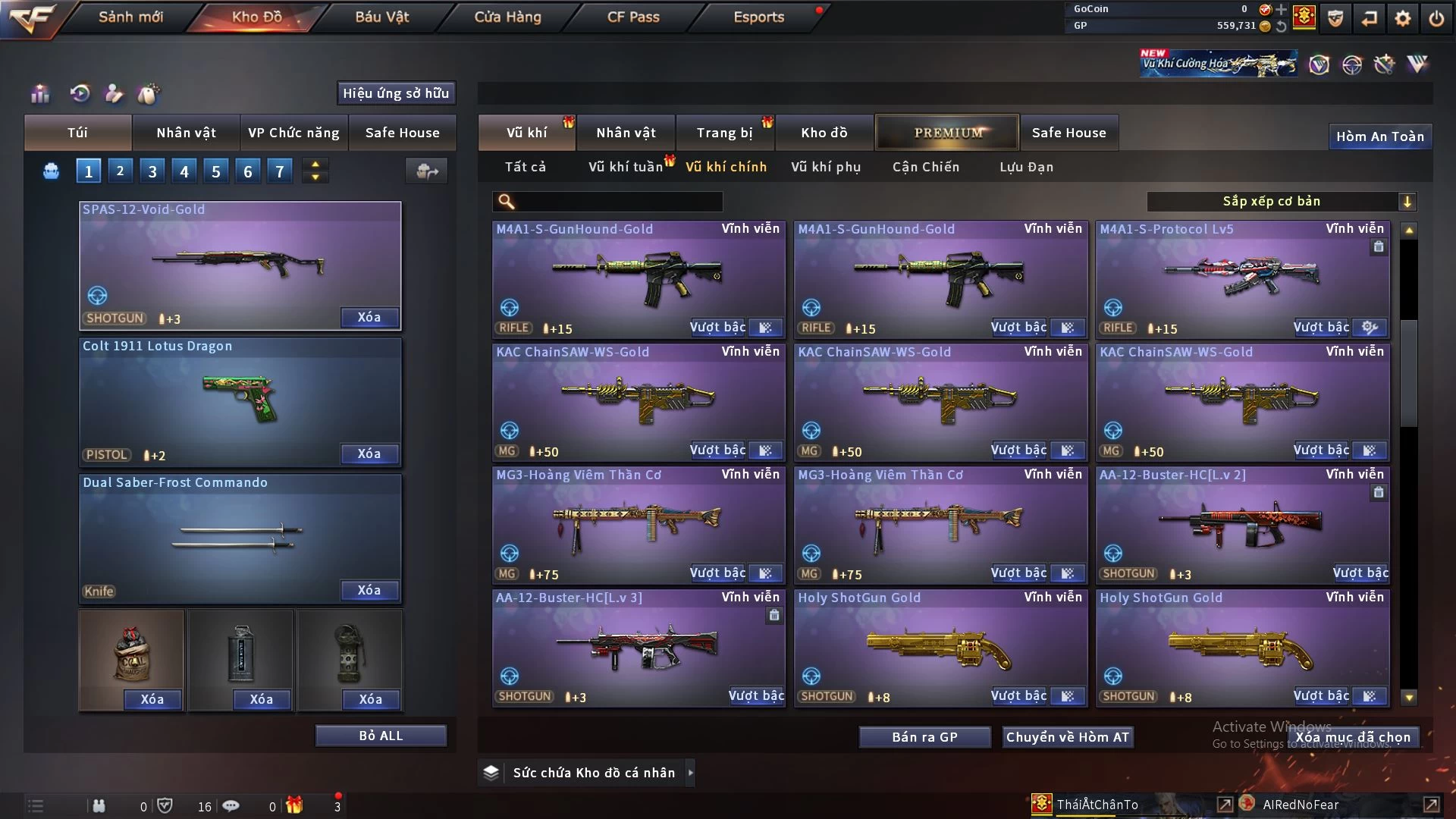Switch to the Nhân vật bag tab
The height and width of the screenshot is (819, 1456).
186,133
